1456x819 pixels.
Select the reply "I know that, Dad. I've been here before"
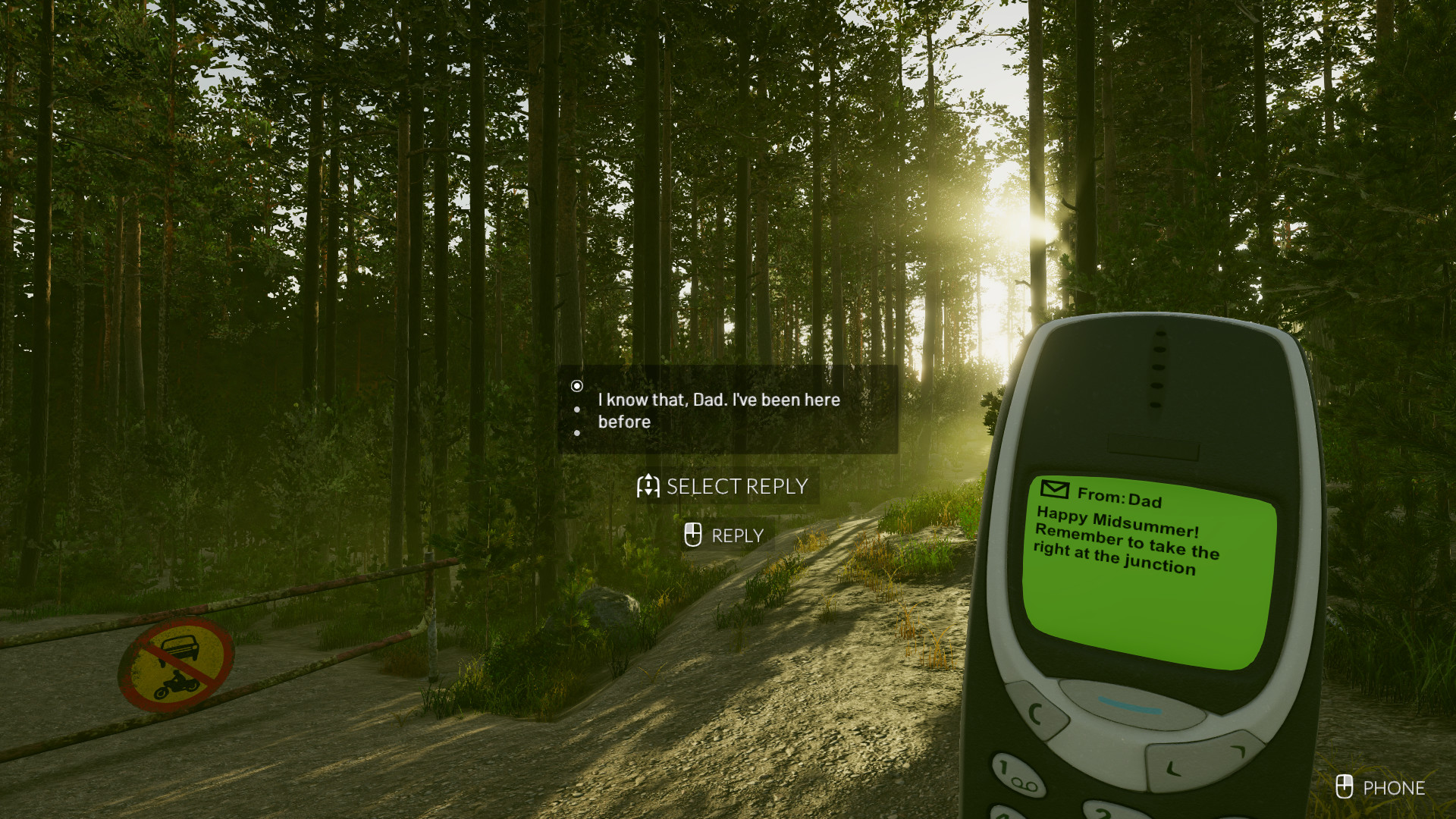pyautogui.click(x=719, y=410)
